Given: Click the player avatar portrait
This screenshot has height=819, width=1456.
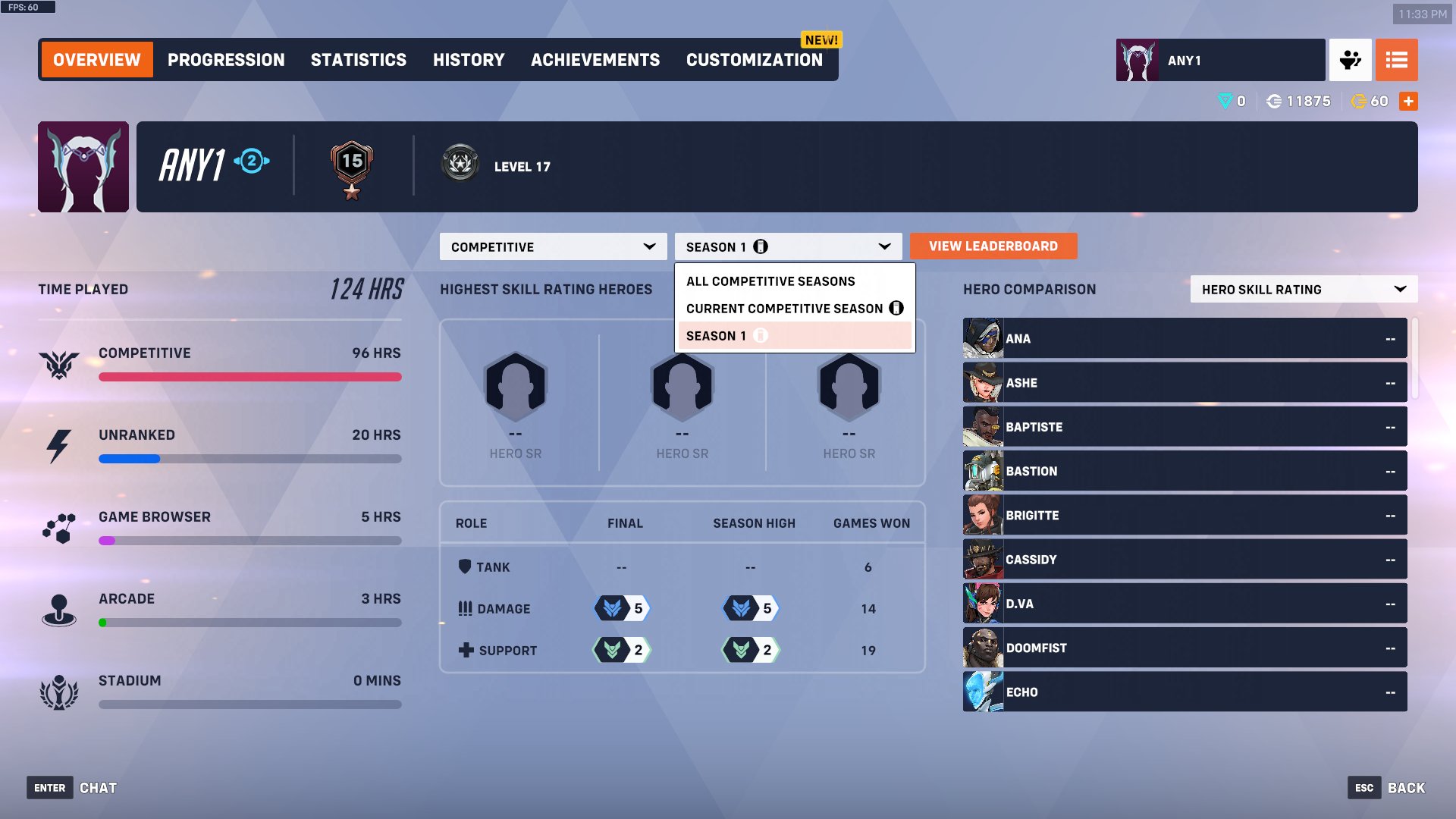Looking at the screenshot, I should [x=83, y=166].
